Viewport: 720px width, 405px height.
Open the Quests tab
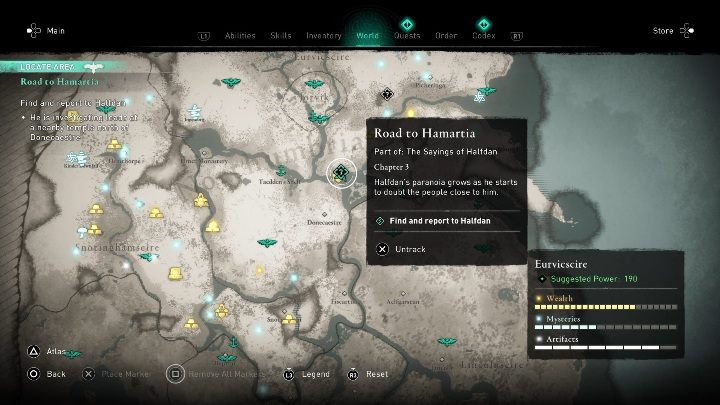(407, 35)
